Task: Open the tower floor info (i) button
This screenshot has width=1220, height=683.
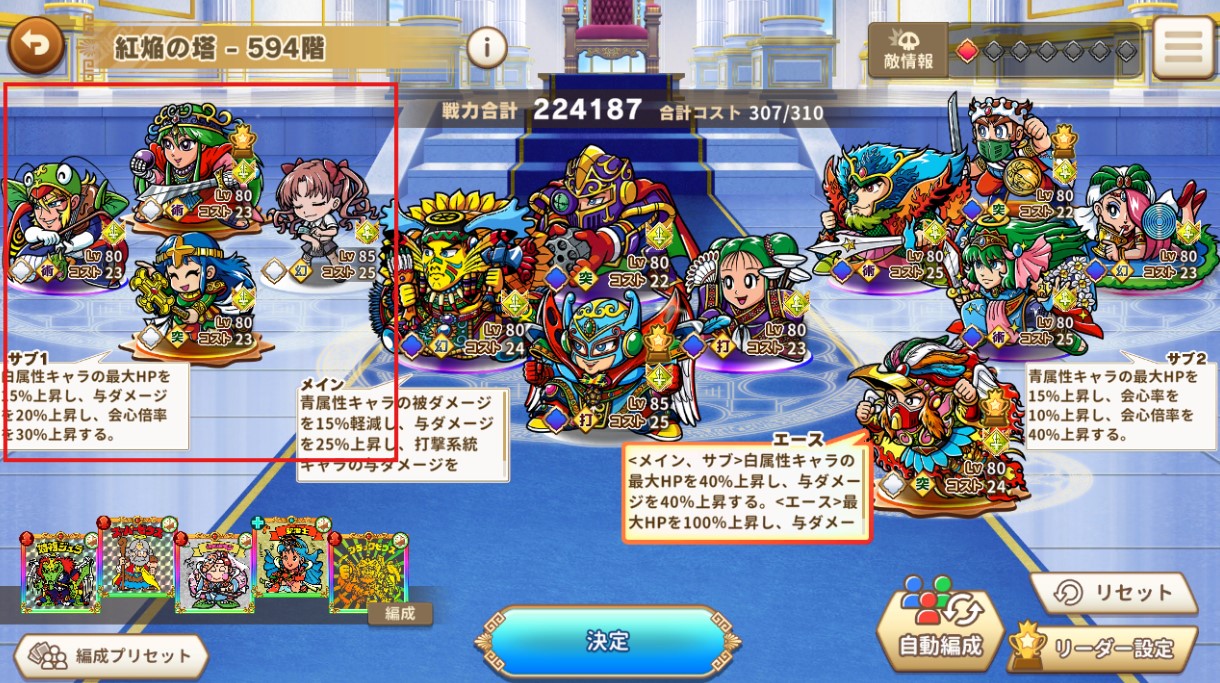Action: click(487, 47)
